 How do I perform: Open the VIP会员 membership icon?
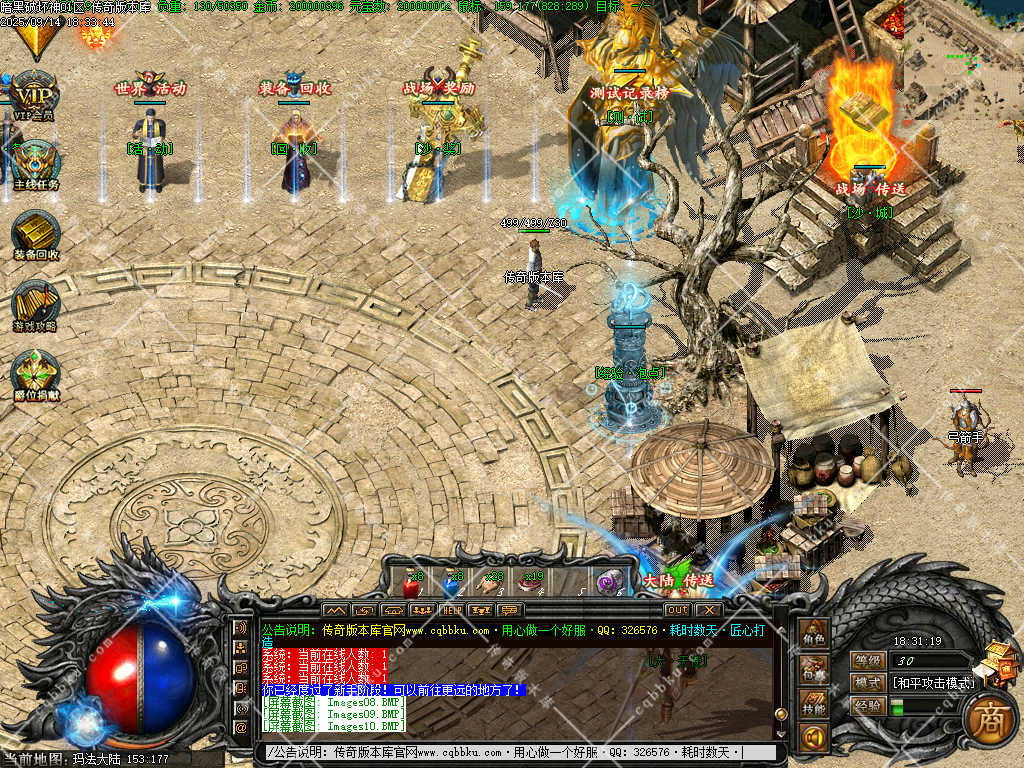34,93
